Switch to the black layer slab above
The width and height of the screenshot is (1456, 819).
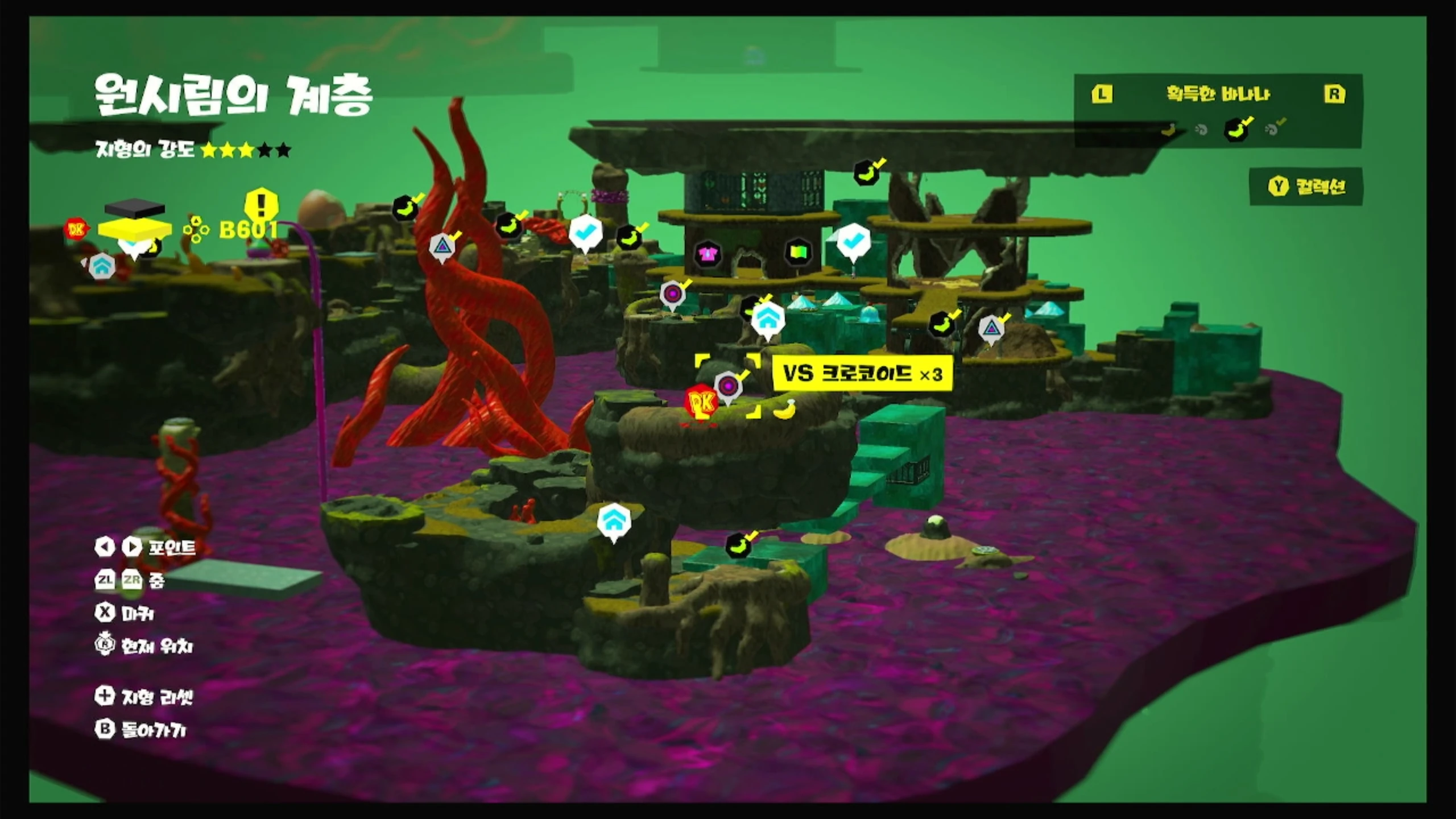pos(135,208)
